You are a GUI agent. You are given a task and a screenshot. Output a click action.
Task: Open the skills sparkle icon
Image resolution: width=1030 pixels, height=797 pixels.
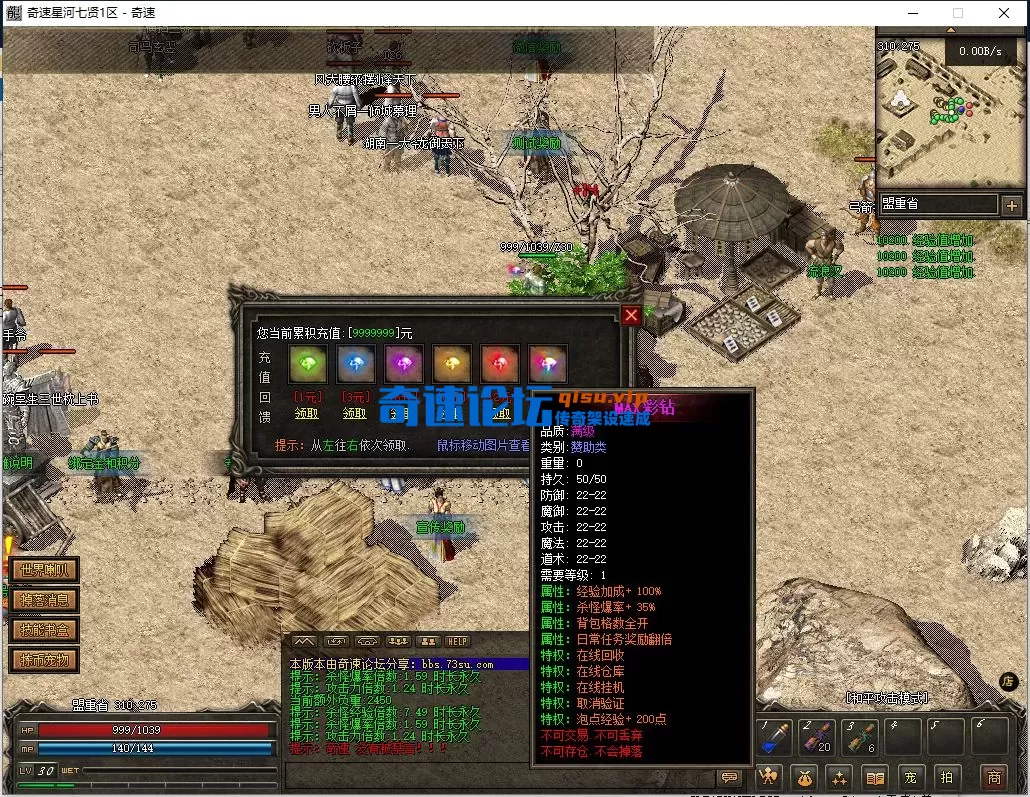pos(840,776)
